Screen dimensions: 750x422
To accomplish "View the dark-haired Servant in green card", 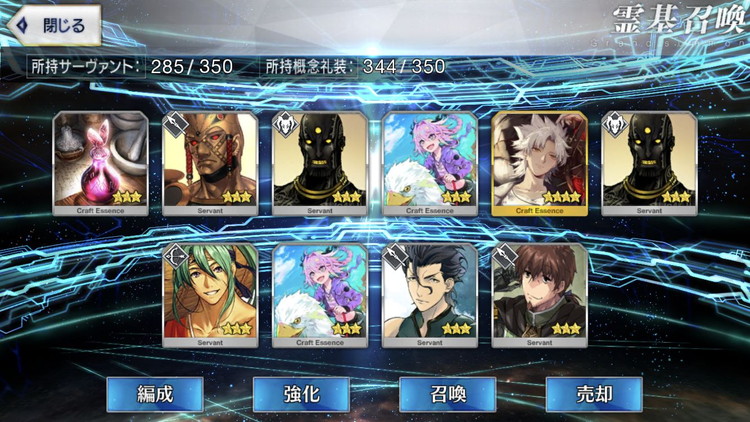I will tap(430, 294).
